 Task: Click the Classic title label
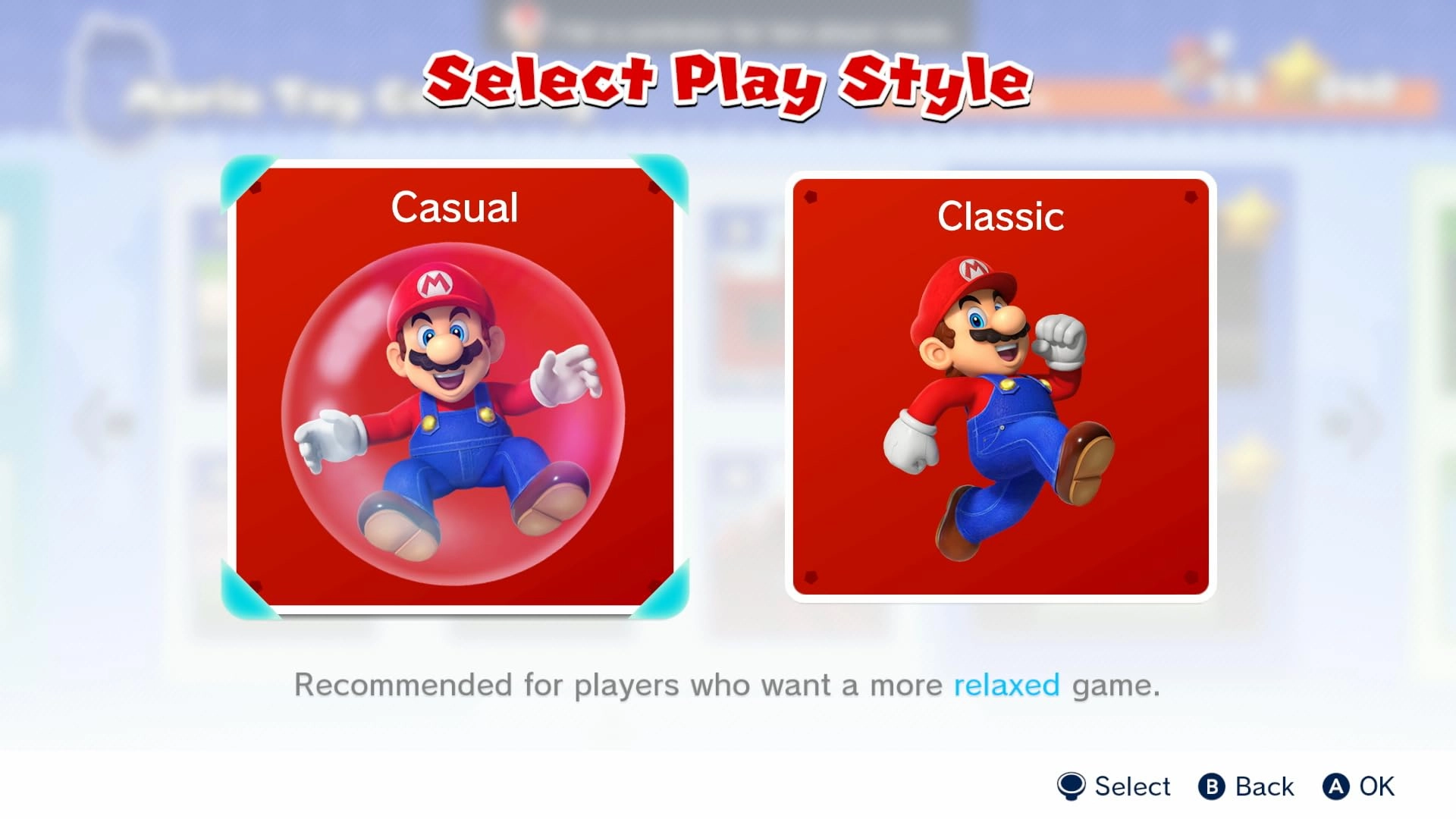pos(999,219)
